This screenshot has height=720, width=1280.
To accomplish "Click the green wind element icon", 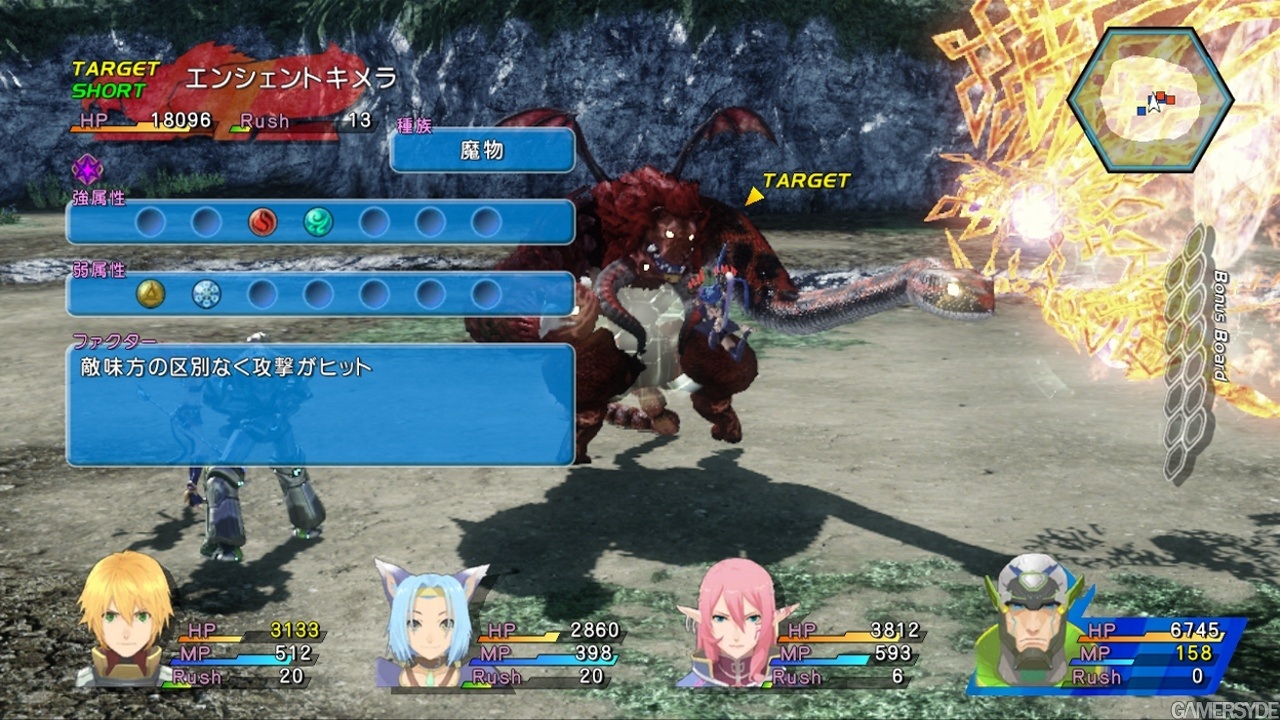I will (x=318, y=222).
